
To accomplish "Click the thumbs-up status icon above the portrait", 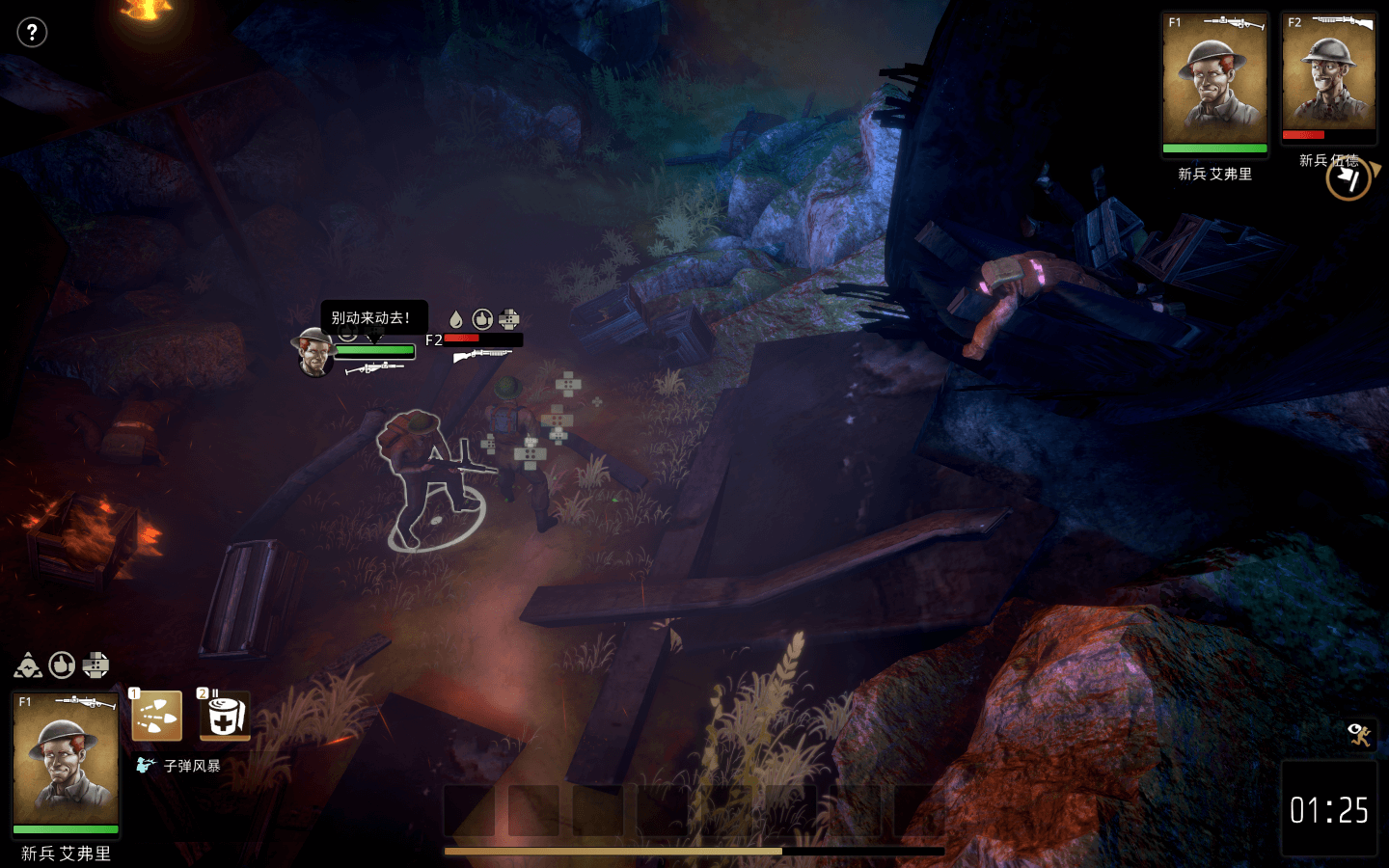I will pyautogui.click(x=62, y=665).
